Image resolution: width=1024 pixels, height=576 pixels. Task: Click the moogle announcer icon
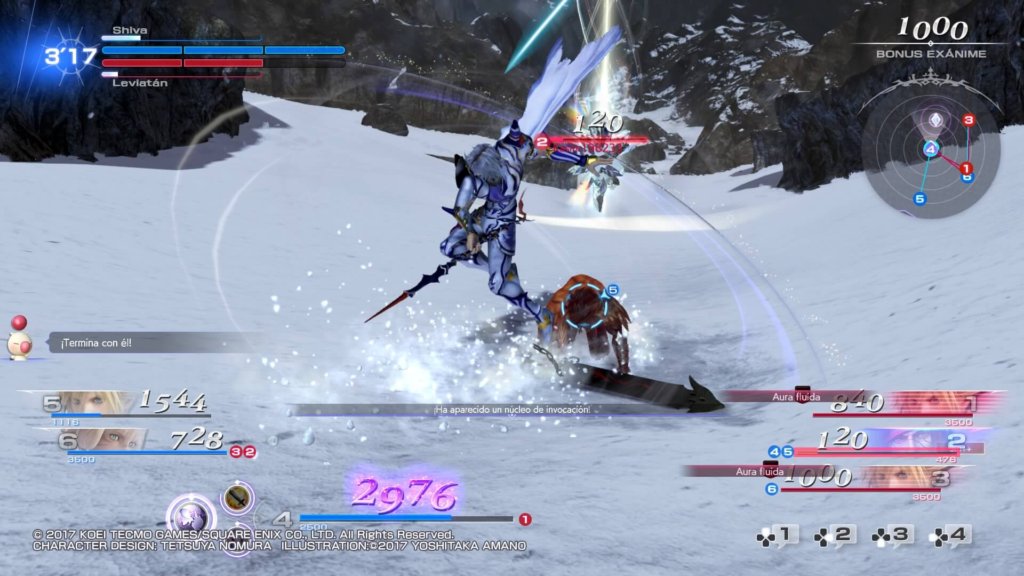point(19,340)
